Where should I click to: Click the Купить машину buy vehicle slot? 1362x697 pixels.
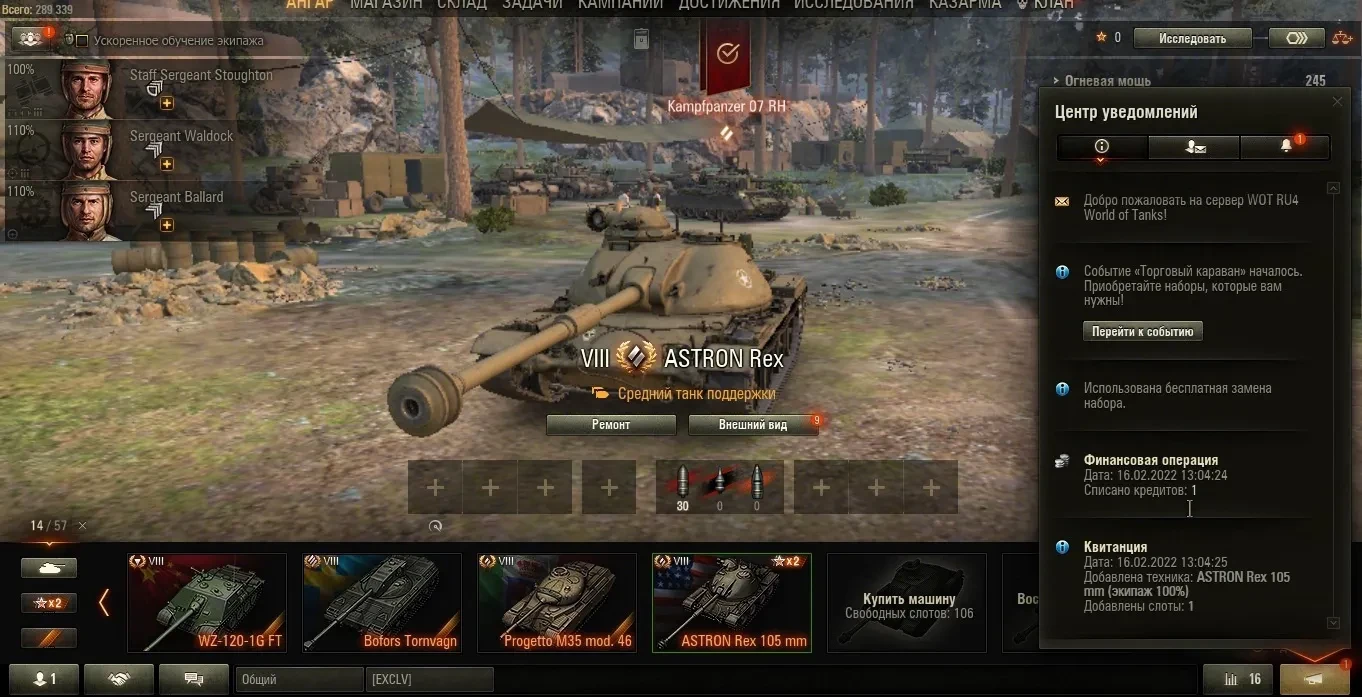point(907,603)
